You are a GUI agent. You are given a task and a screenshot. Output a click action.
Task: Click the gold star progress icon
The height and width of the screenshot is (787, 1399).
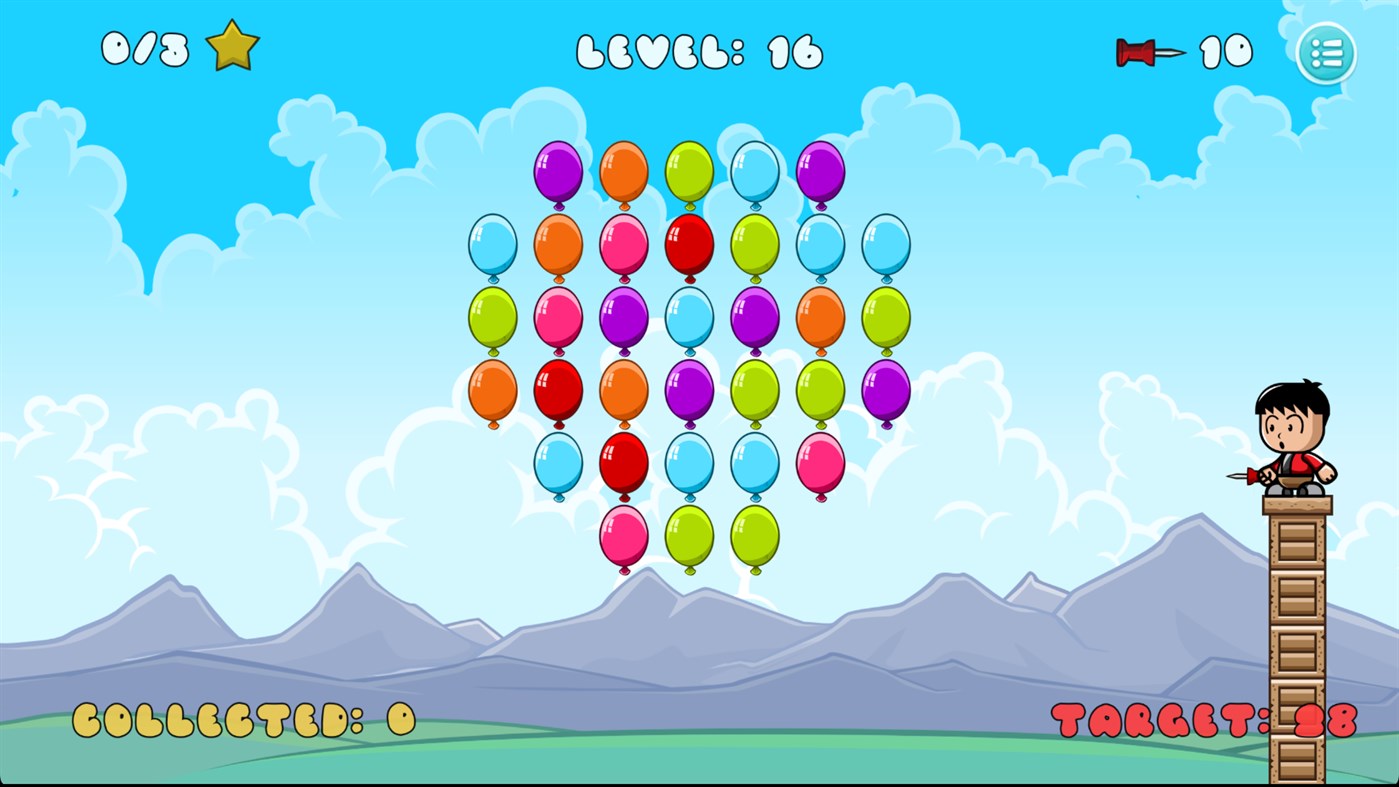pyautogui.click(x=235, y=45)
